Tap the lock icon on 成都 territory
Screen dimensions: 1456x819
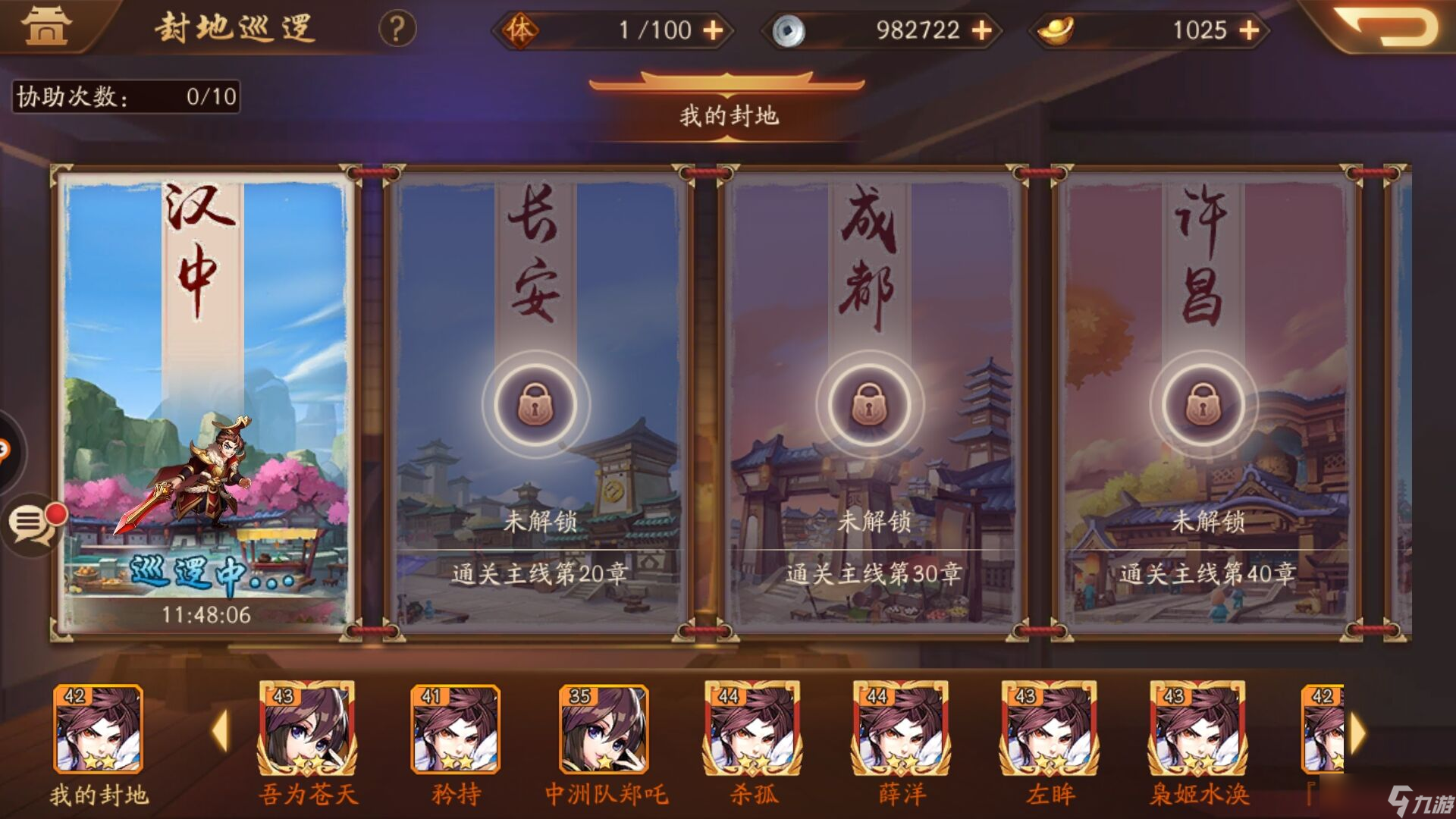coord(870,406)
